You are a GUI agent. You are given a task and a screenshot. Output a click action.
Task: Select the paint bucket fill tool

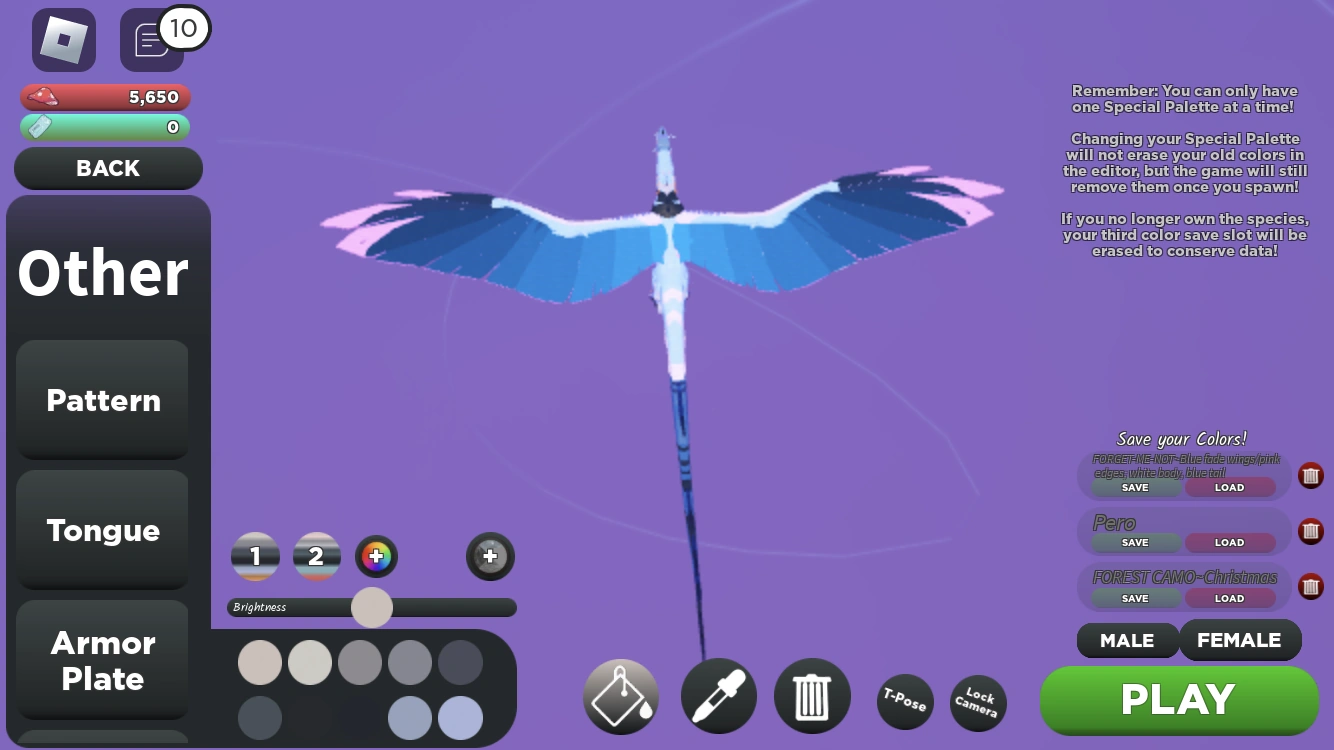pos(620,695)
